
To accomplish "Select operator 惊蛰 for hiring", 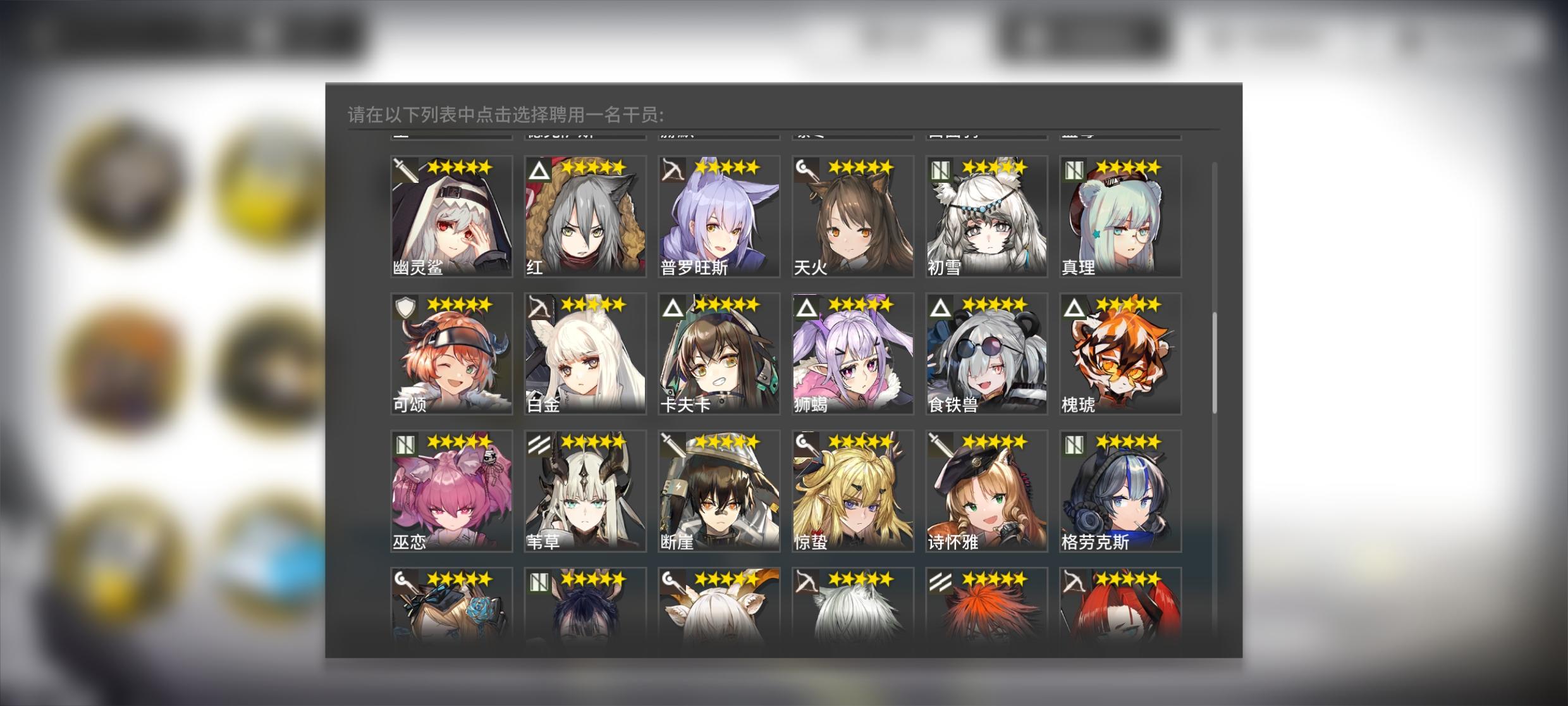I will 852,490.
